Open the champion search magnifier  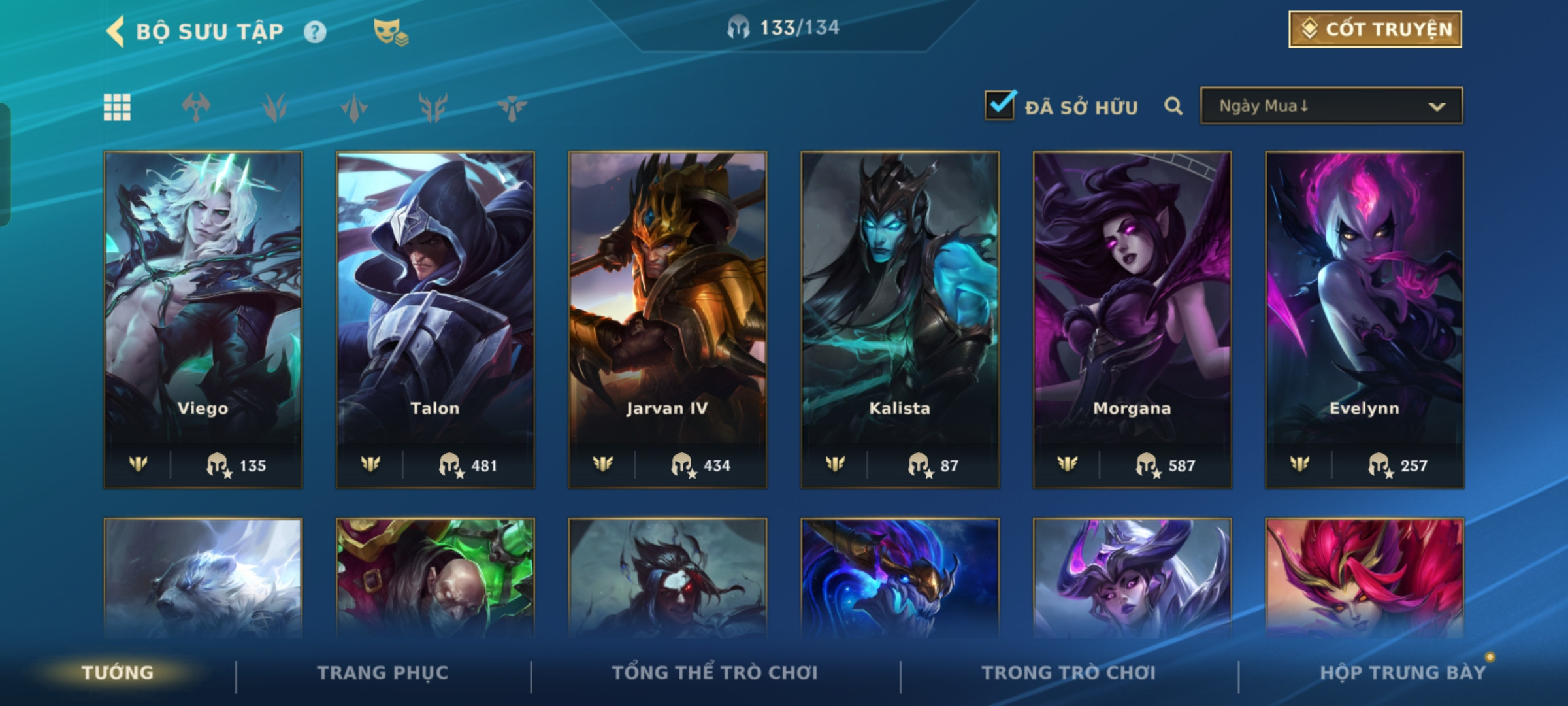tap(1173, 106)
